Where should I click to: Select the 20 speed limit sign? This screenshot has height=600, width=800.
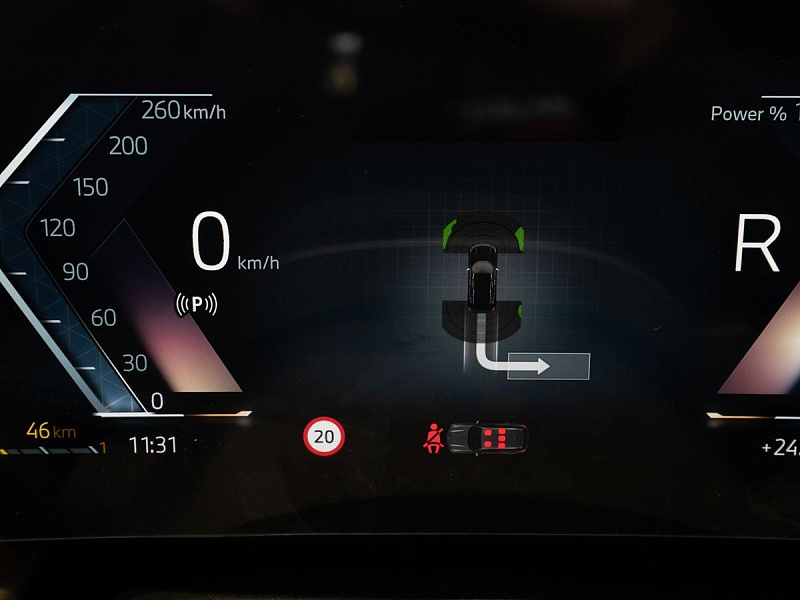click(x=323, y=436)
